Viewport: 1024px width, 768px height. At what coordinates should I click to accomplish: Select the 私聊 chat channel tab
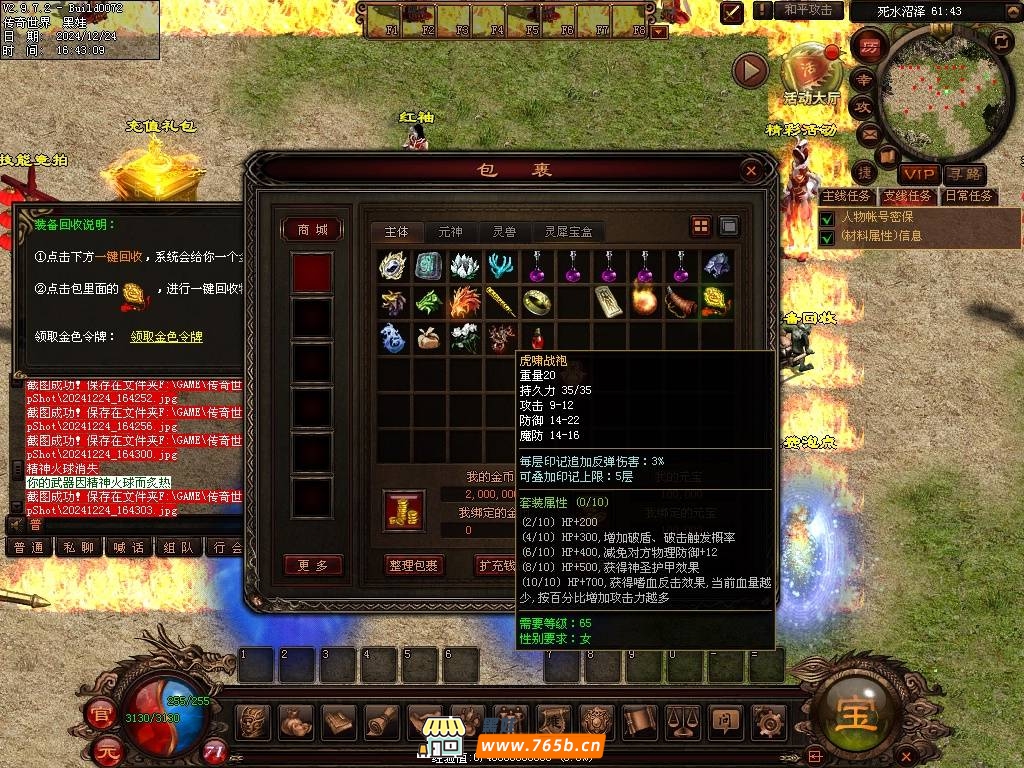[x=78, y=547]
